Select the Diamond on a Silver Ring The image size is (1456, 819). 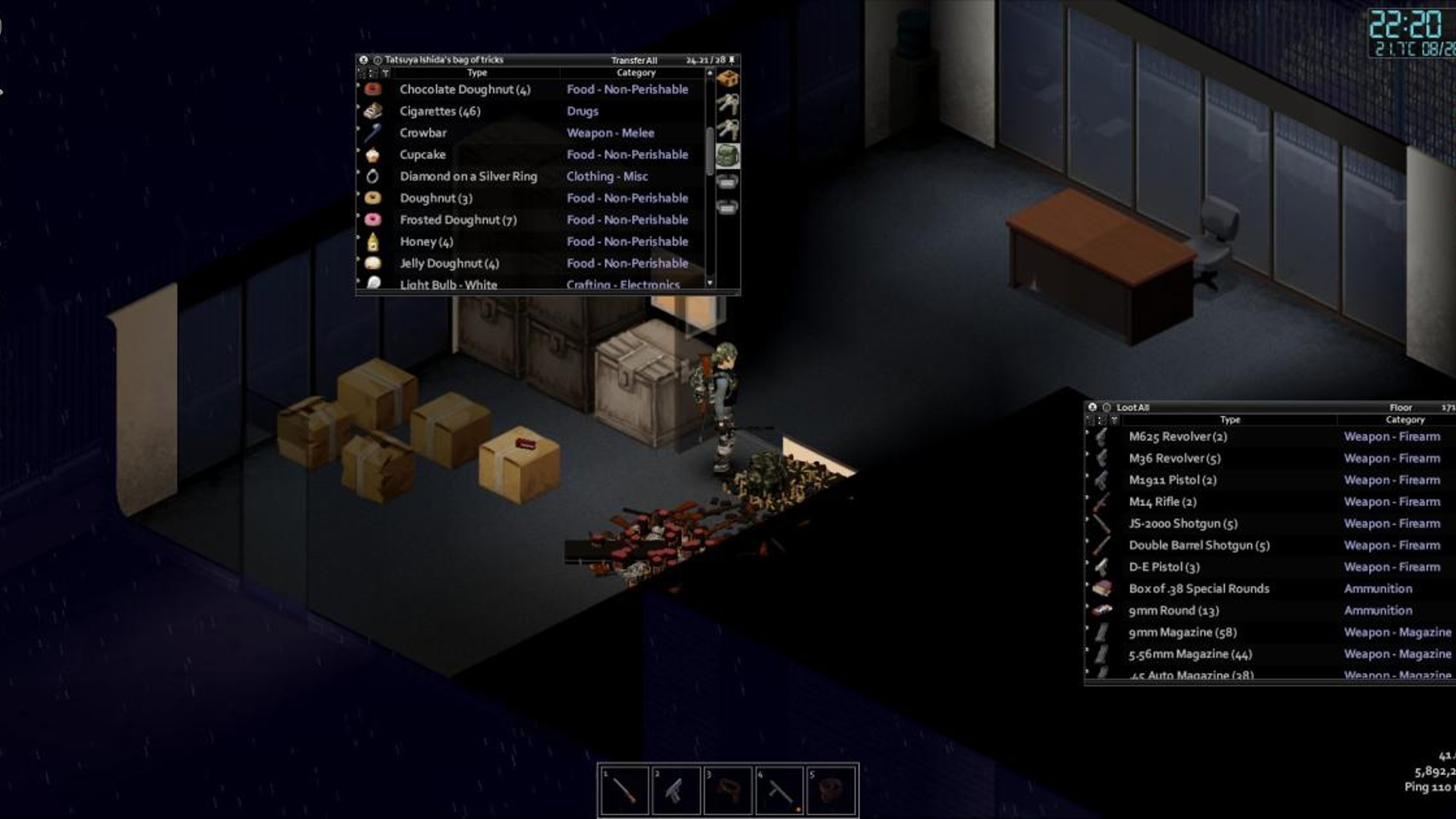[468, 176]
